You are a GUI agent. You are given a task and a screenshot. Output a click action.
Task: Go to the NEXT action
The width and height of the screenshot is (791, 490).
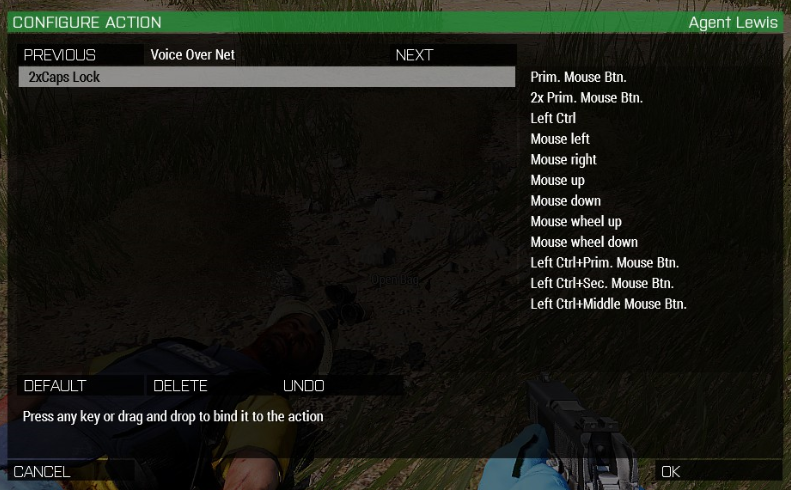[414, 55]
